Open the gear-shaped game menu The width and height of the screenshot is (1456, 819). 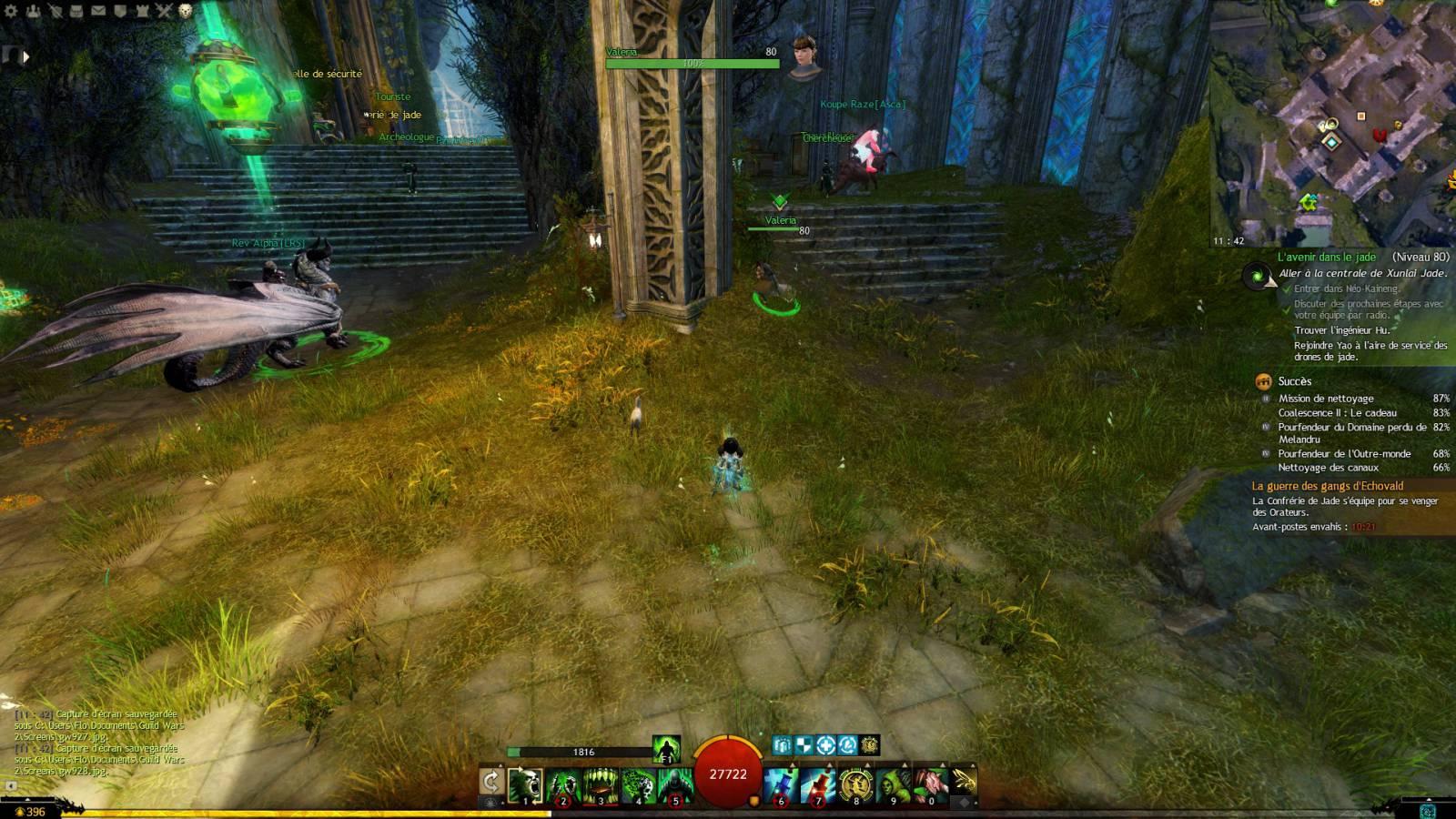tap(13, 12)
